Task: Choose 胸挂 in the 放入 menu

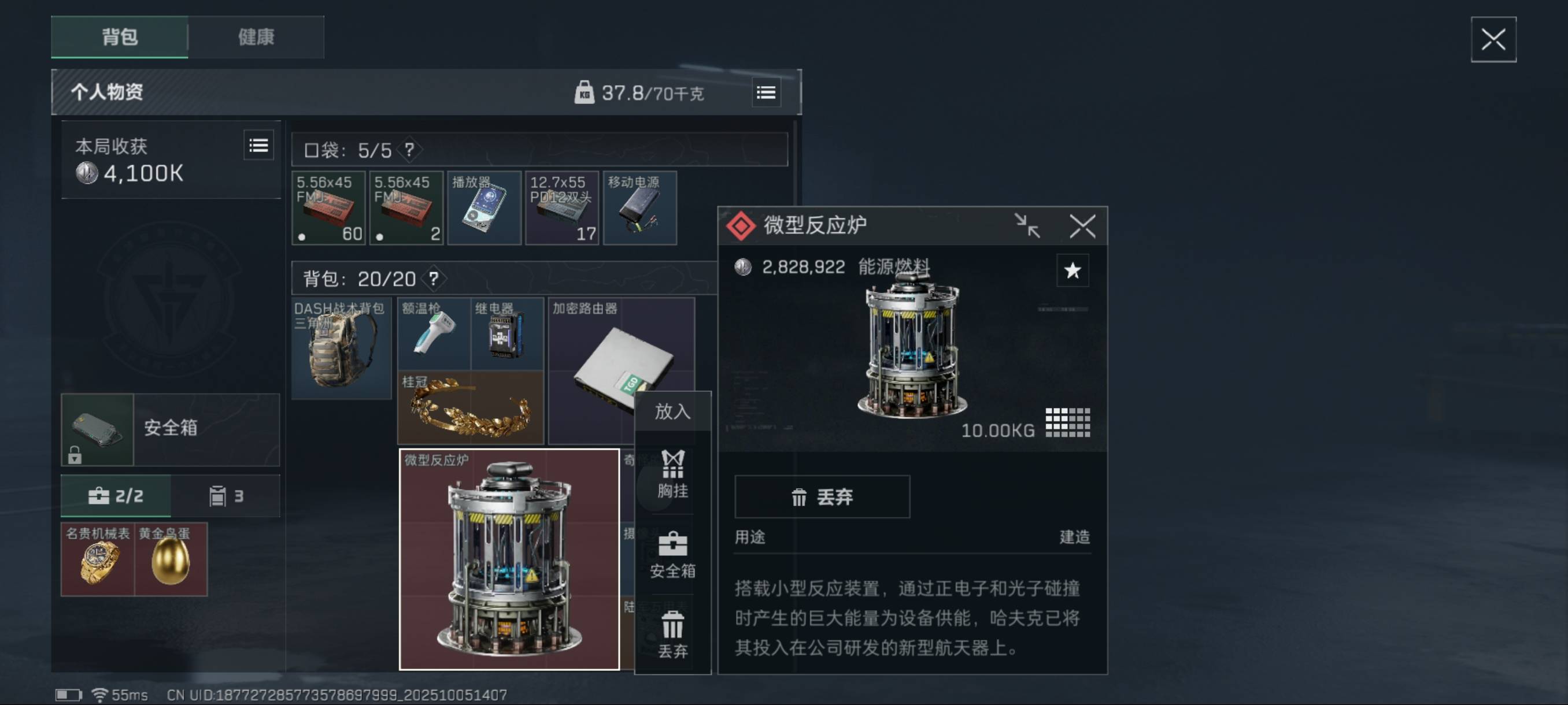Action: coord(672,474)
